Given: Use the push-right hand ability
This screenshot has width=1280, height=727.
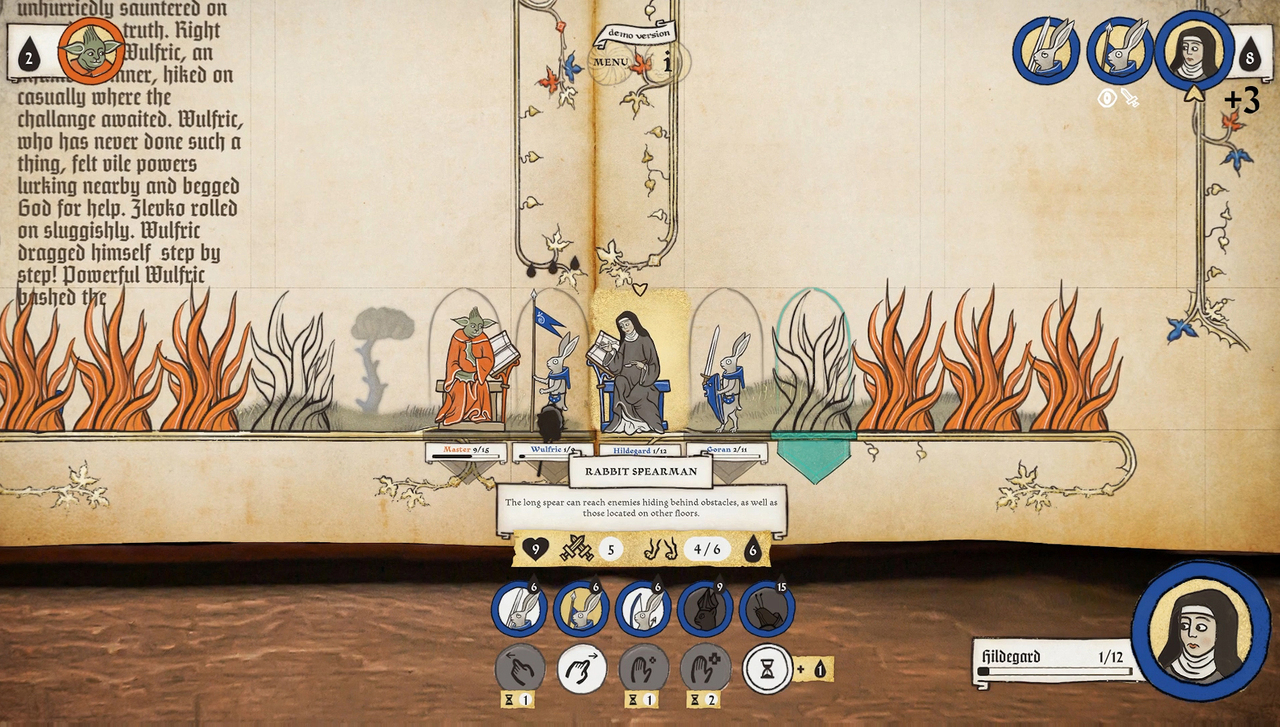Looking at the screenshot, I should tap(582, 668).
